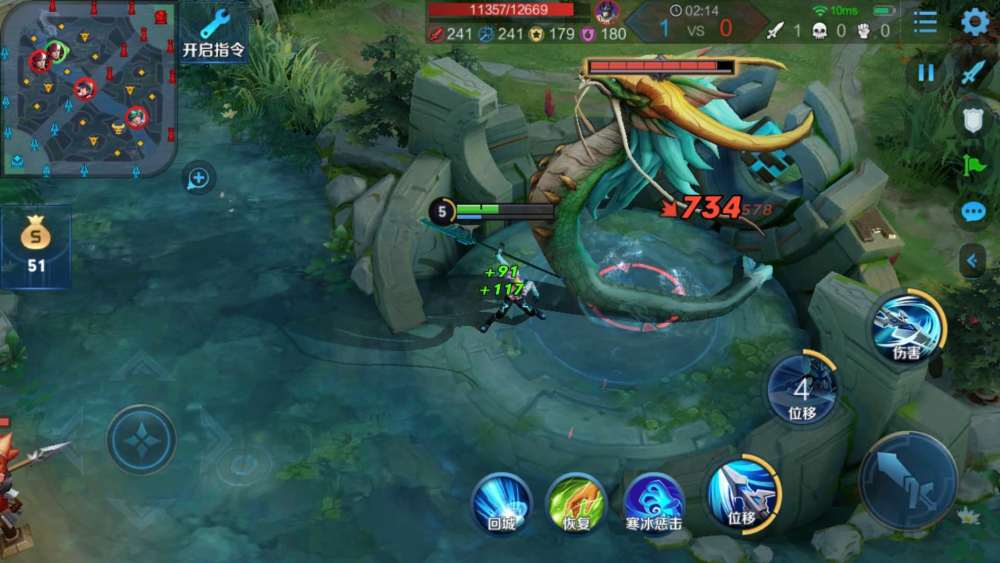Screen dimensions: 1000x563
Task: Cast the 寒冰惩击 smite spell
Action: (654, 502)
